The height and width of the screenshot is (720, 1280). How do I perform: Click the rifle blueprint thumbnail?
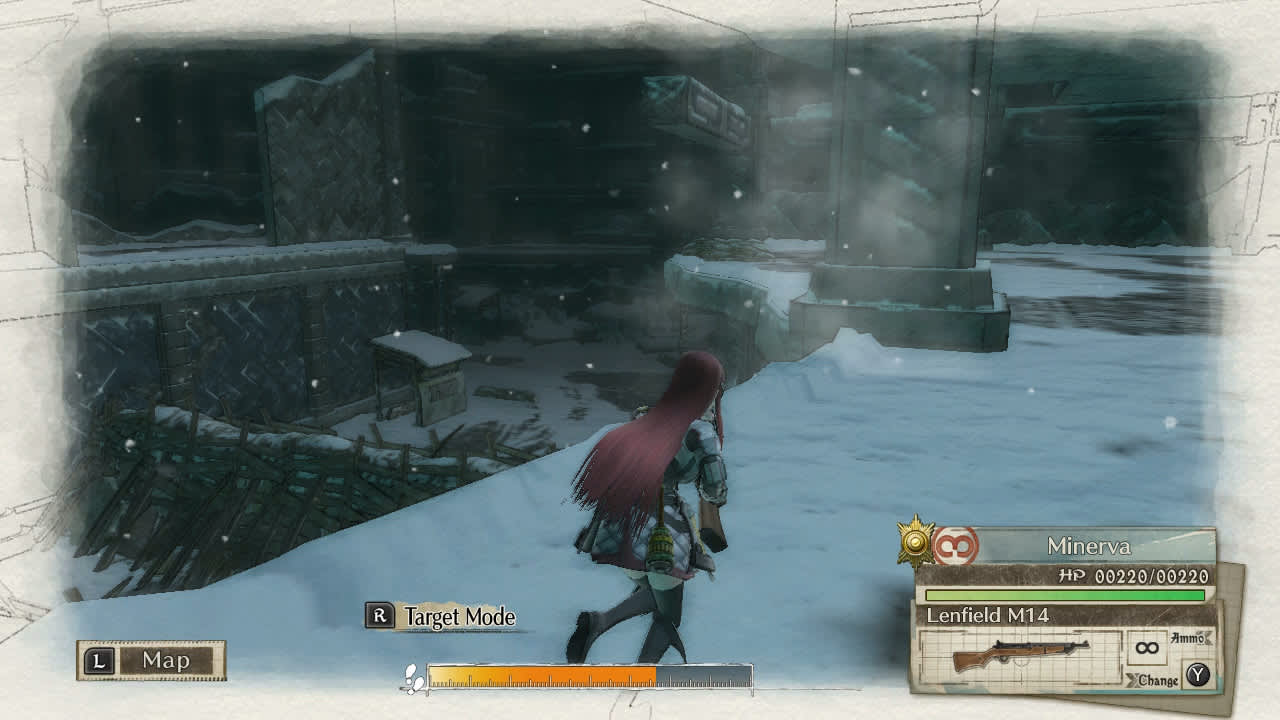point(1022,655)
